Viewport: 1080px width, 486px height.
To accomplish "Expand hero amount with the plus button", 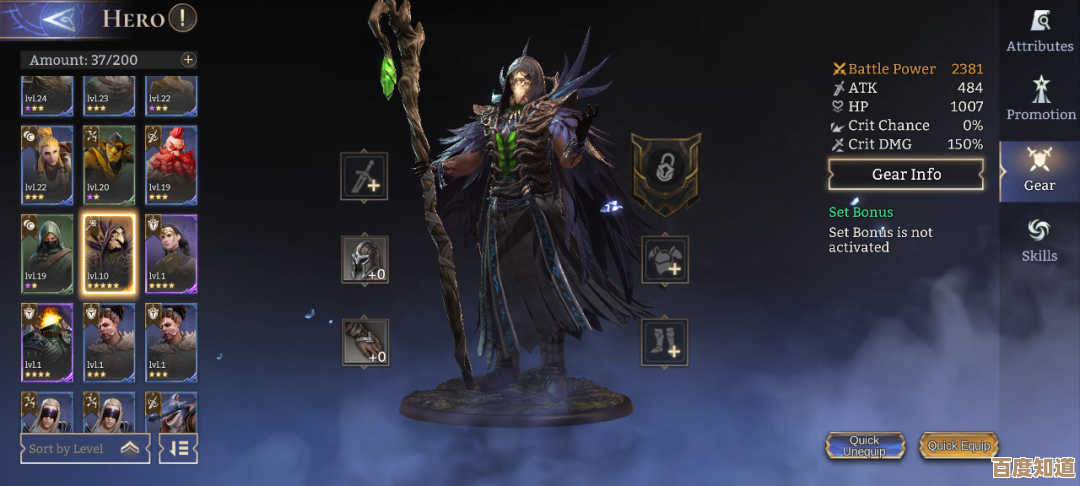I will pyautogui.click(x=188, y=60).
